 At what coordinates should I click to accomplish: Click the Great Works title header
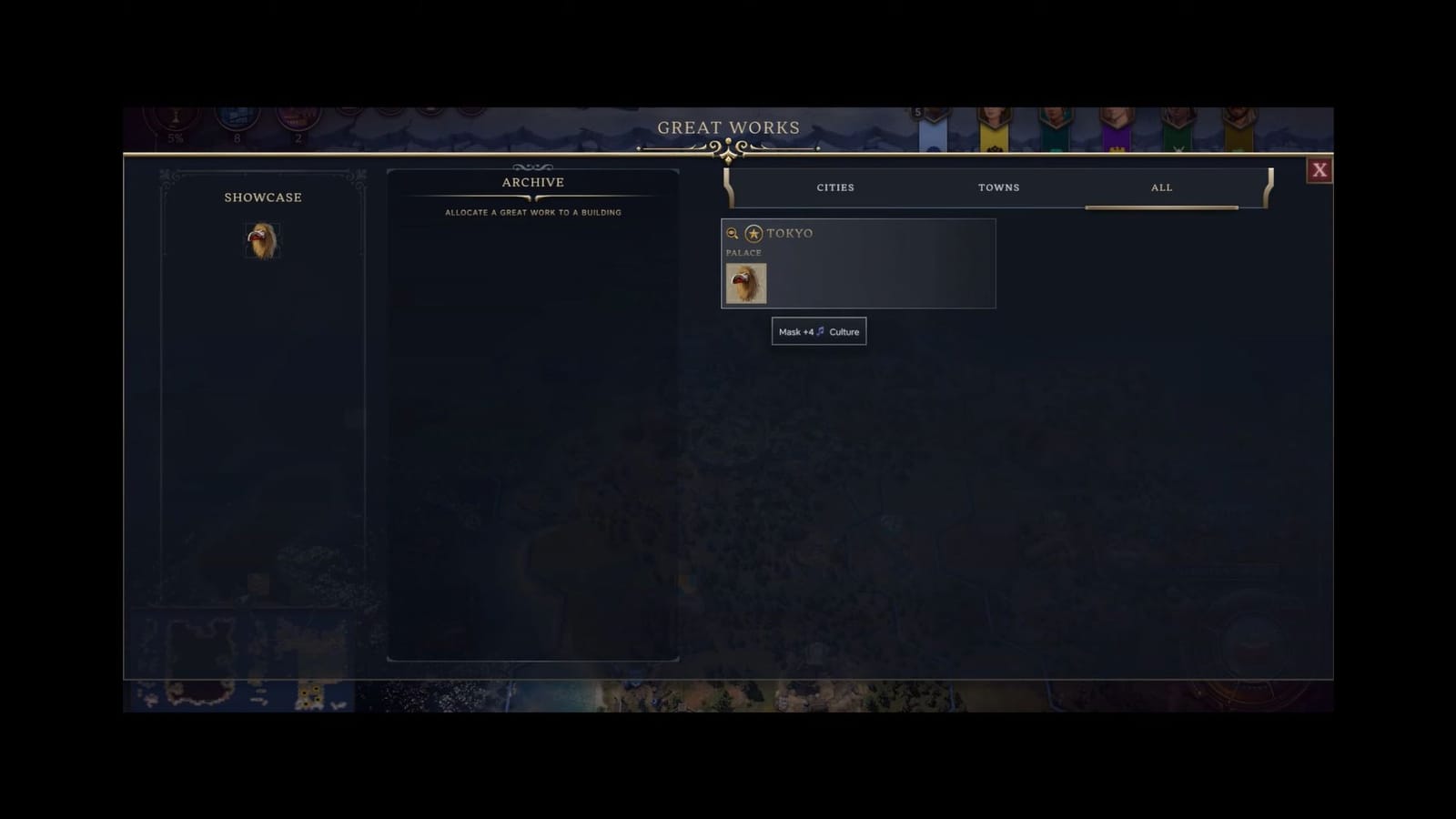point(728,127)
